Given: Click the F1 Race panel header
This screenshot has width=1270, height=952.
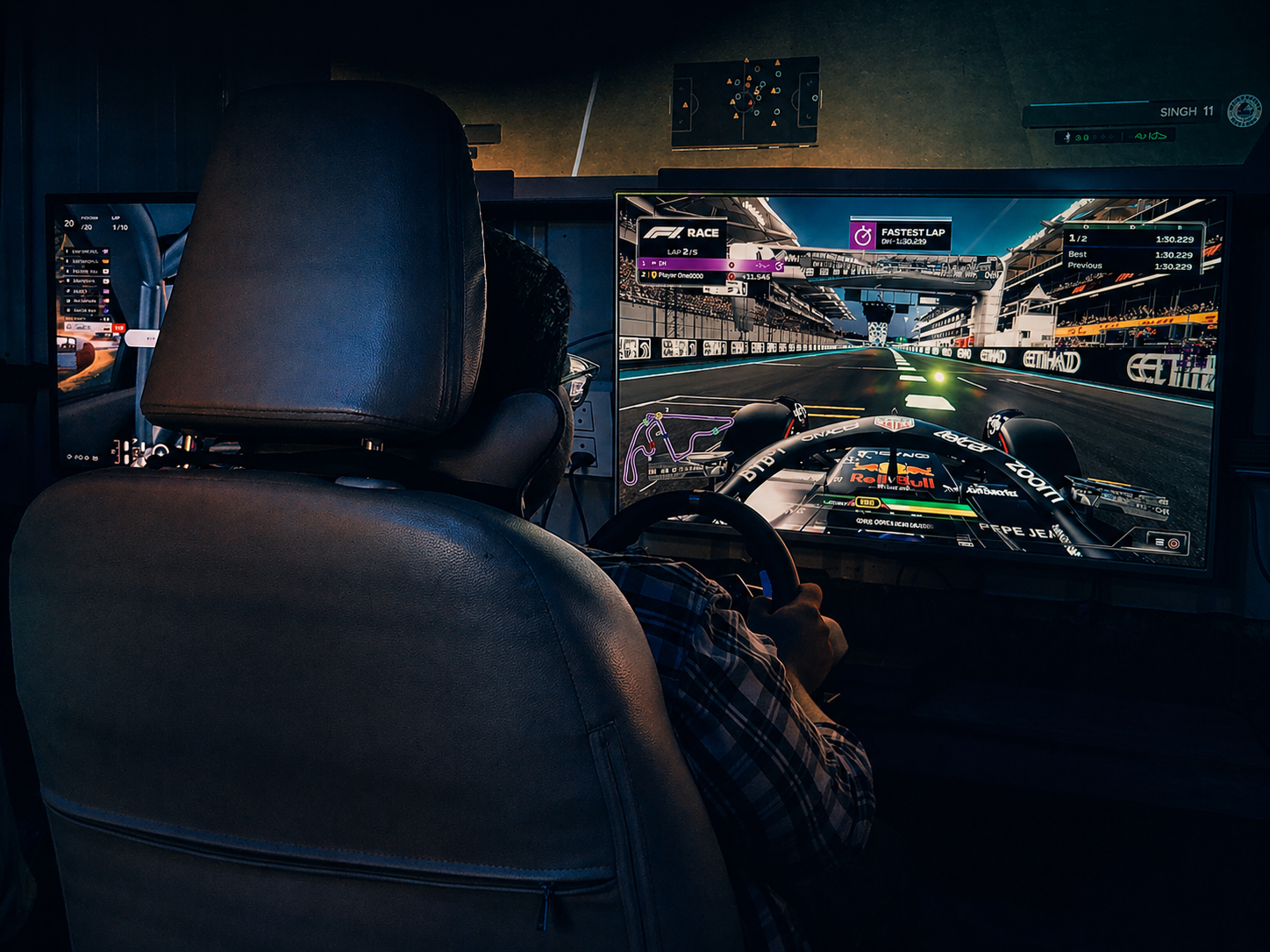Looking at the screenshot, I should 681,232.
